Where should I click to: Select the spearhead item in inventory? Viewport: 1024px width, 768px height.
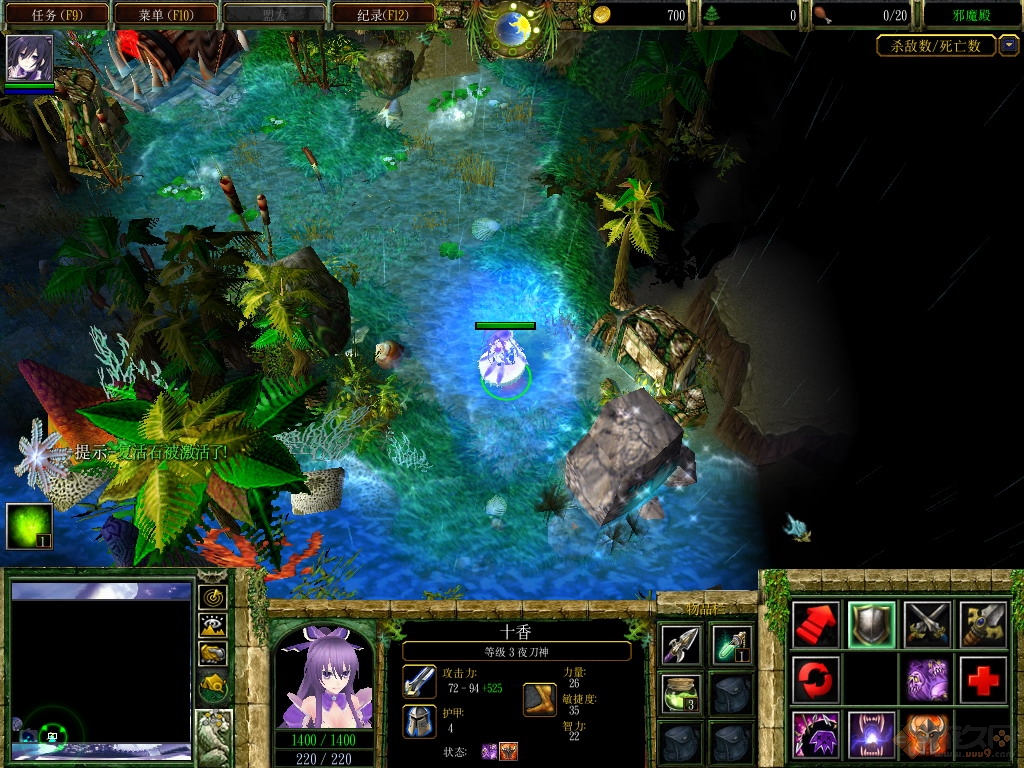680,643
